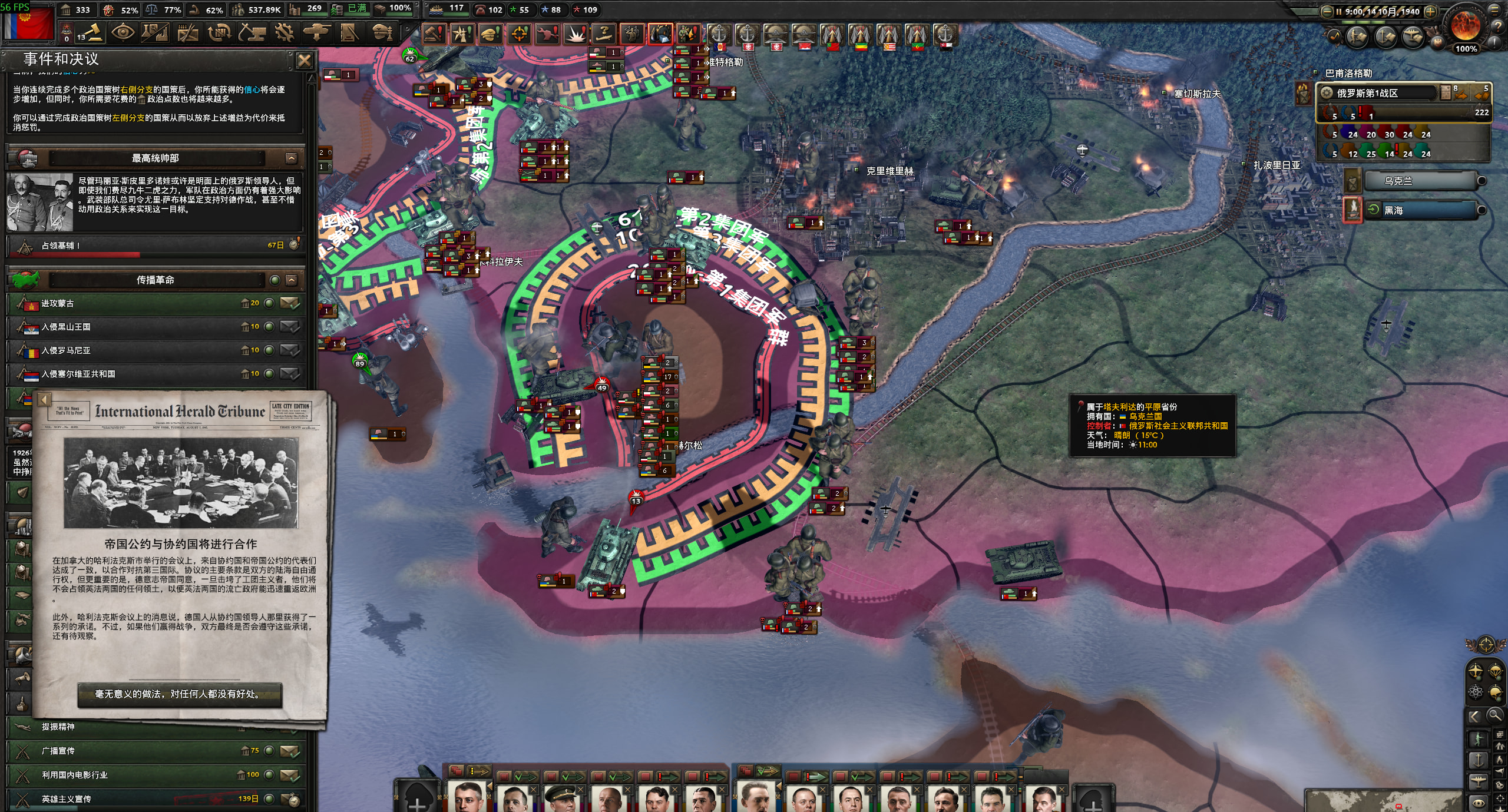Collapse the 传播革命 decision category
The width and height of the screenshot is (1508, 812).
(x=292, y=280)
